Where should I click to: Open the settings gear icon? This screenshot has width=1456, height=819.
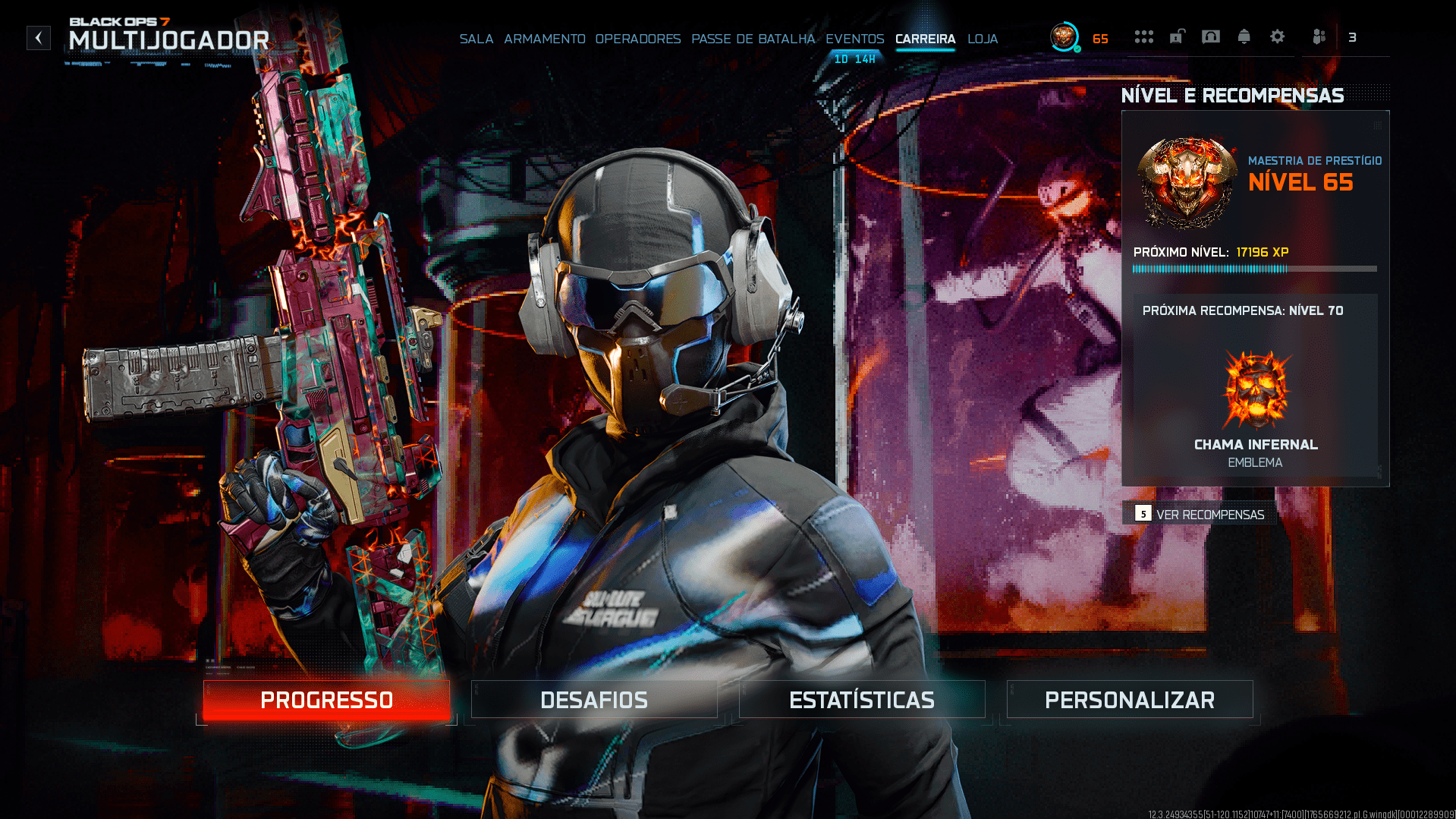click(1278, 36)
